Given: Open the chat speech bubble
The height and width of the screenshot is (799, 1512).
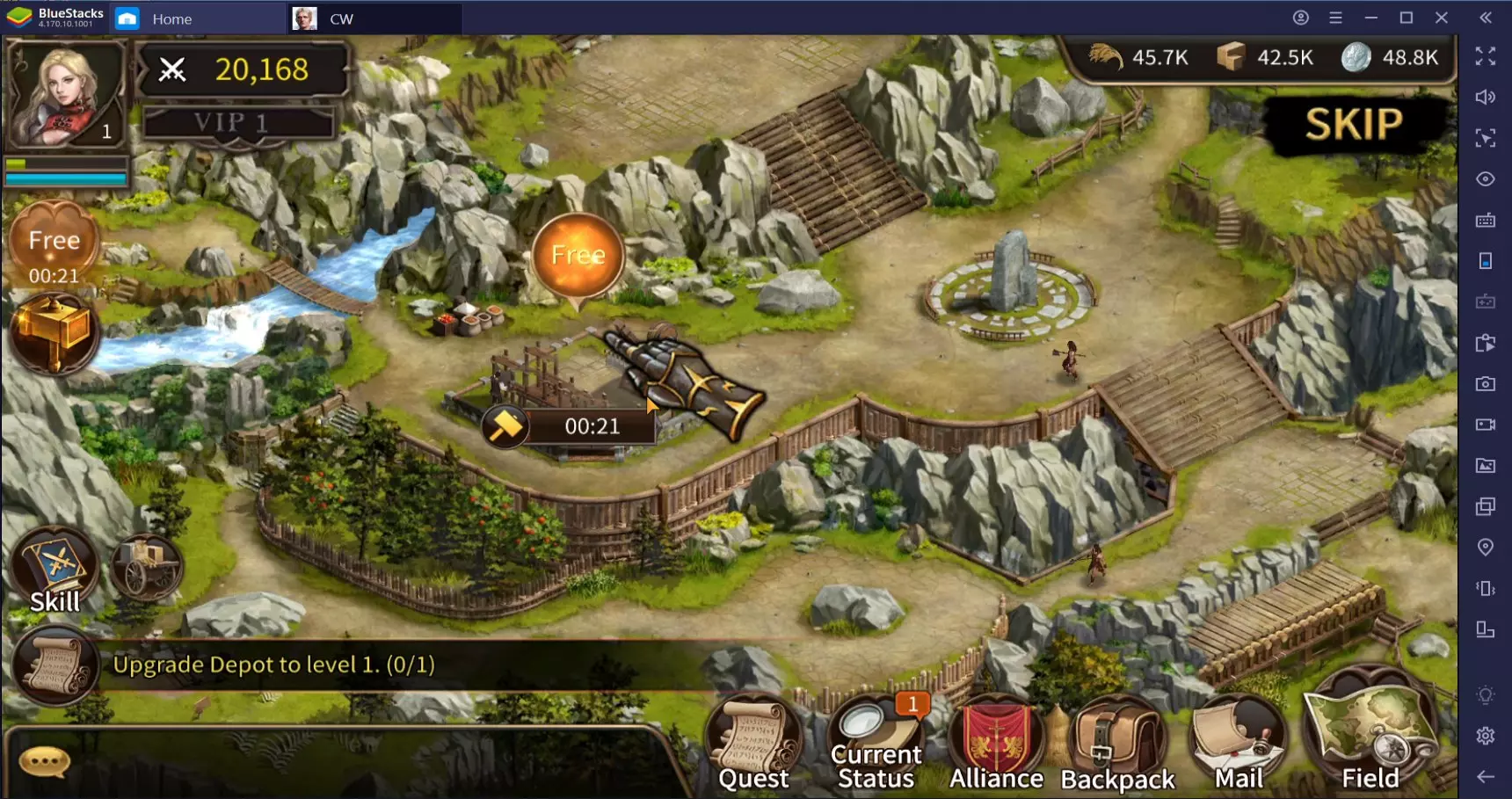Looking at the screenshot, I should tap(44, 761).
